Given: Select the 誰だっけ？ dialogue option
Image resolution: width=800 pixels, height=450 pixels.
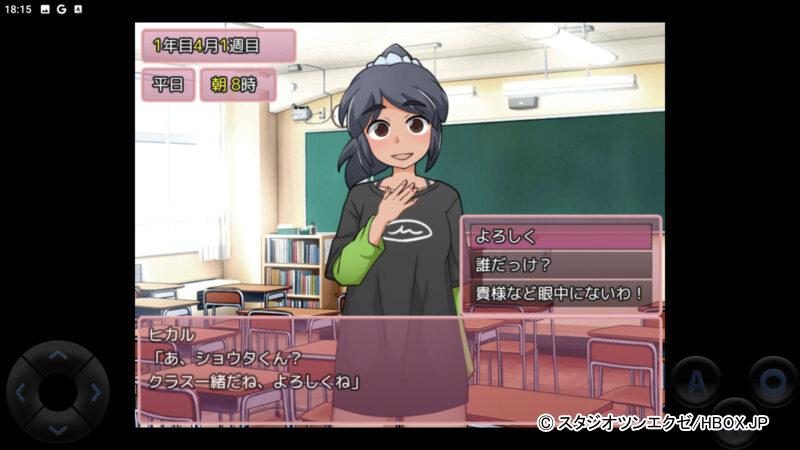Looking at the screenshot, I should coord(560,265).
